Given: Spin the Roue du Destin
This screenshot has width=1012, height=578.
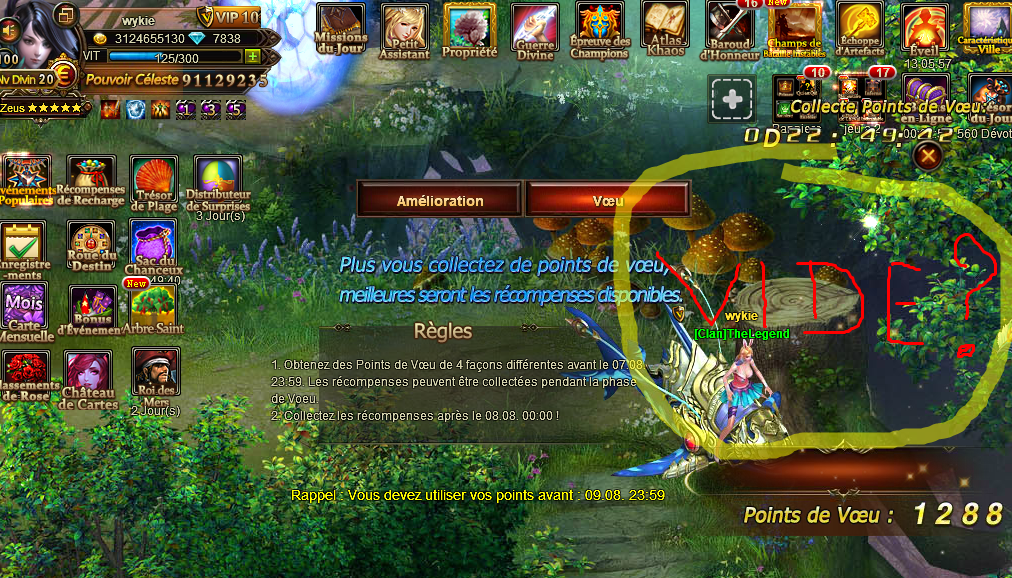Looking at the screenshot, I should pyautogui.click(x=91, y=245).
